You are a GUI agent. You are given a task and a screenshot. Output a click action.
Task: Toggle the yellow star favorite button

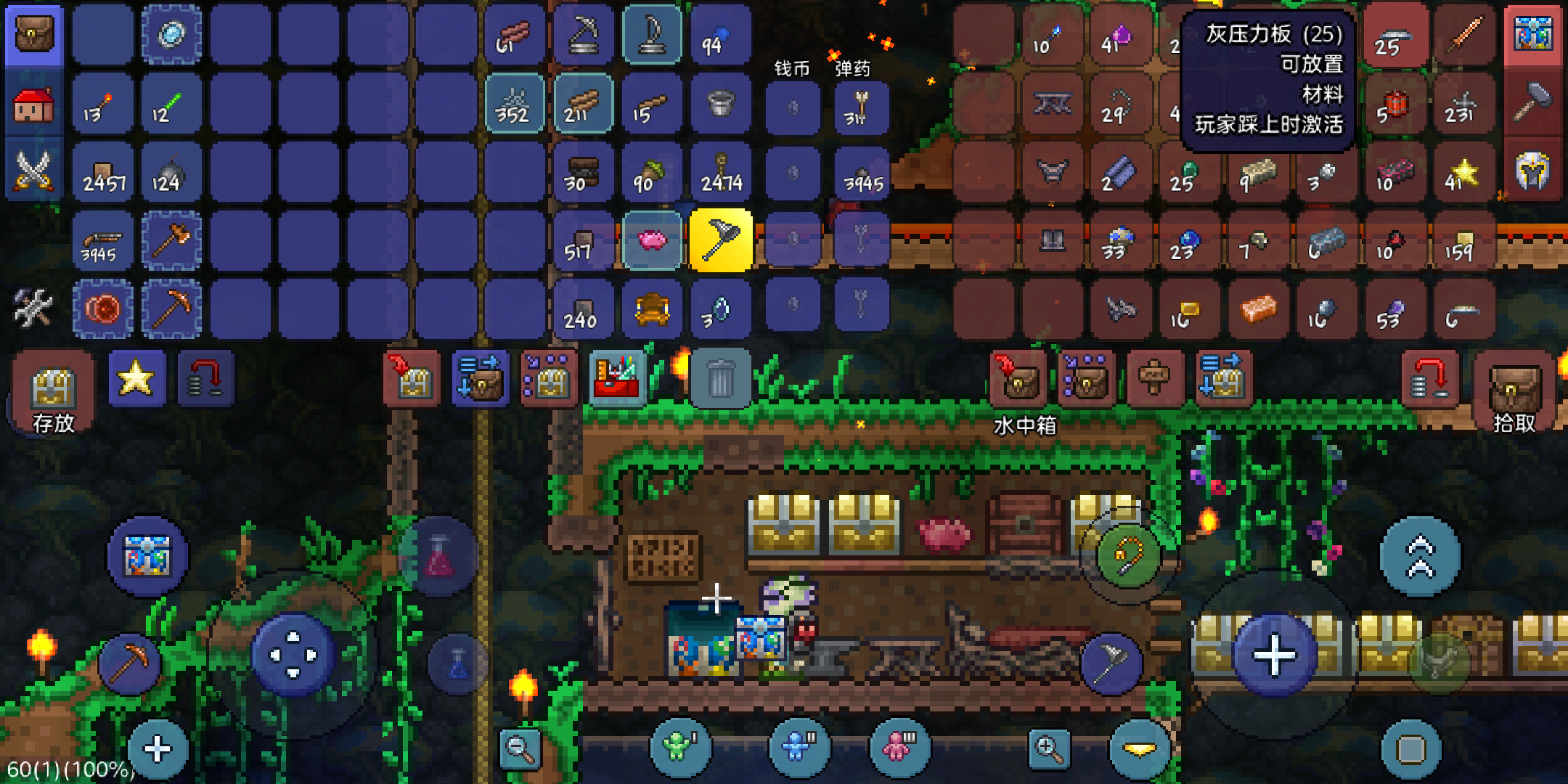point(136,378)
